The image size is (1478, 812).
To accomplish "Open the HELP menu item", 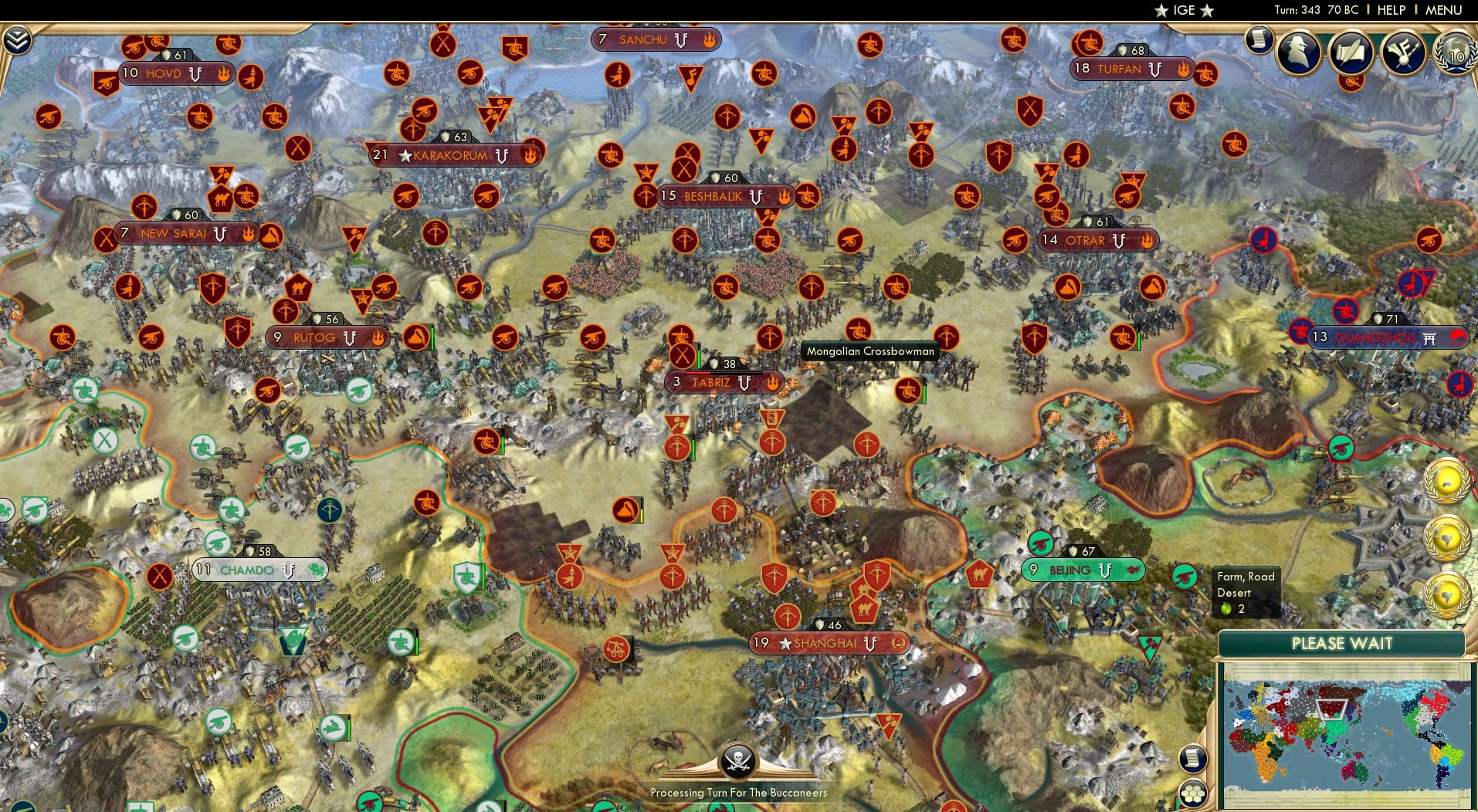I will 1391,10.
